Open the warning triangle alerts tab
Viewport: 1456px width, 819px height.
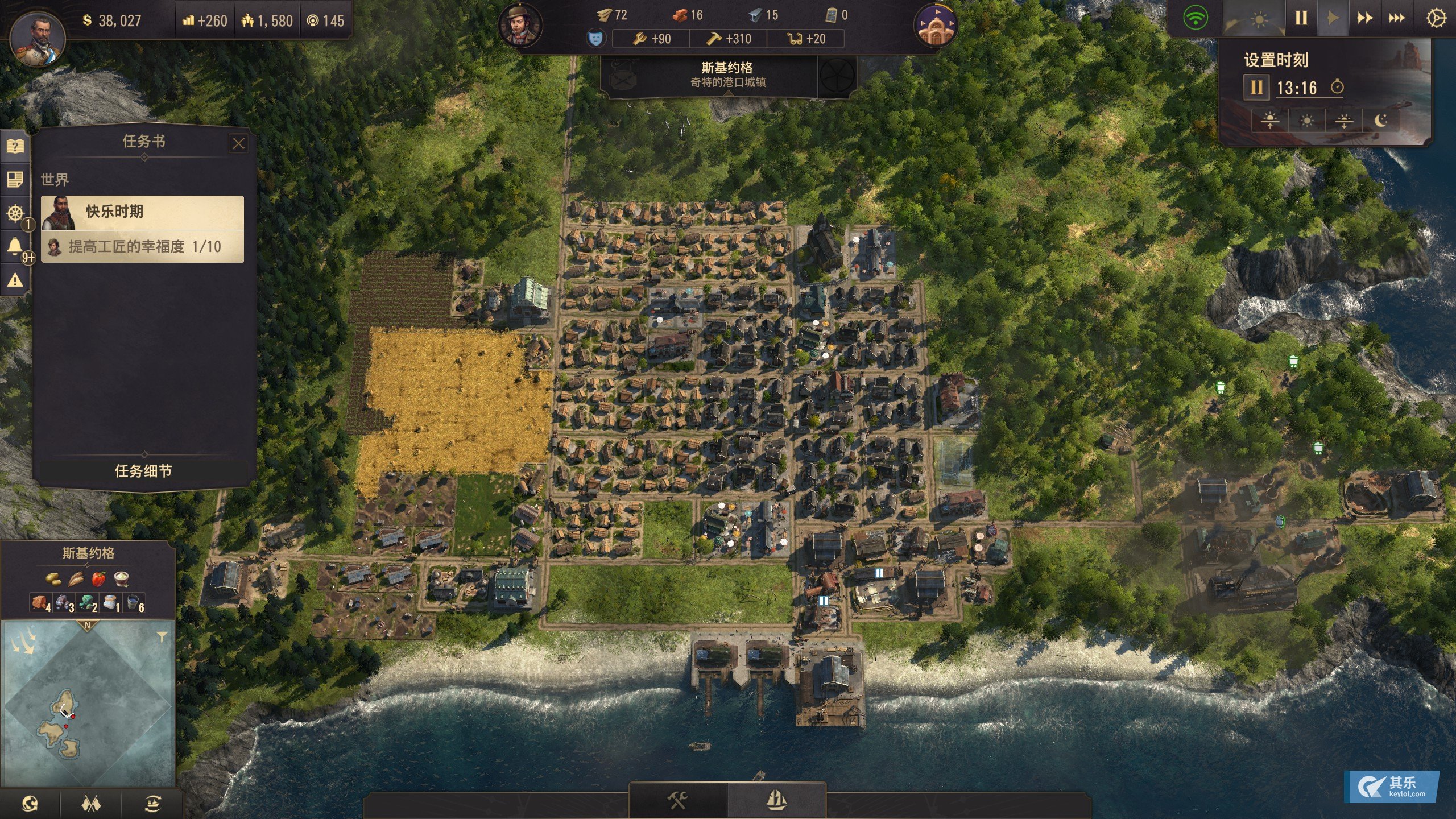[15, 280]
